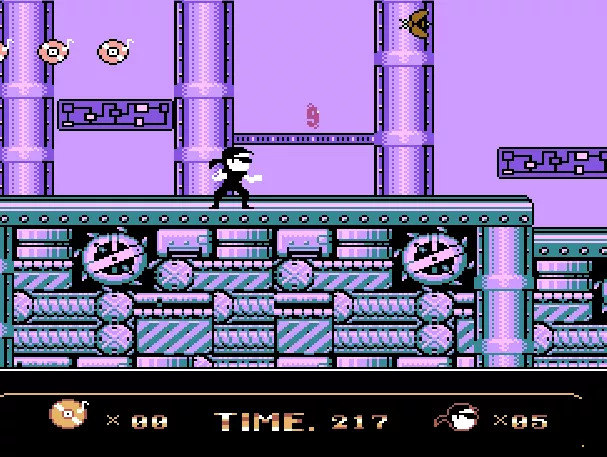Select the player head lives icon
The width and height of the screenshot is (607, 457).
click(x=459, y=418)
